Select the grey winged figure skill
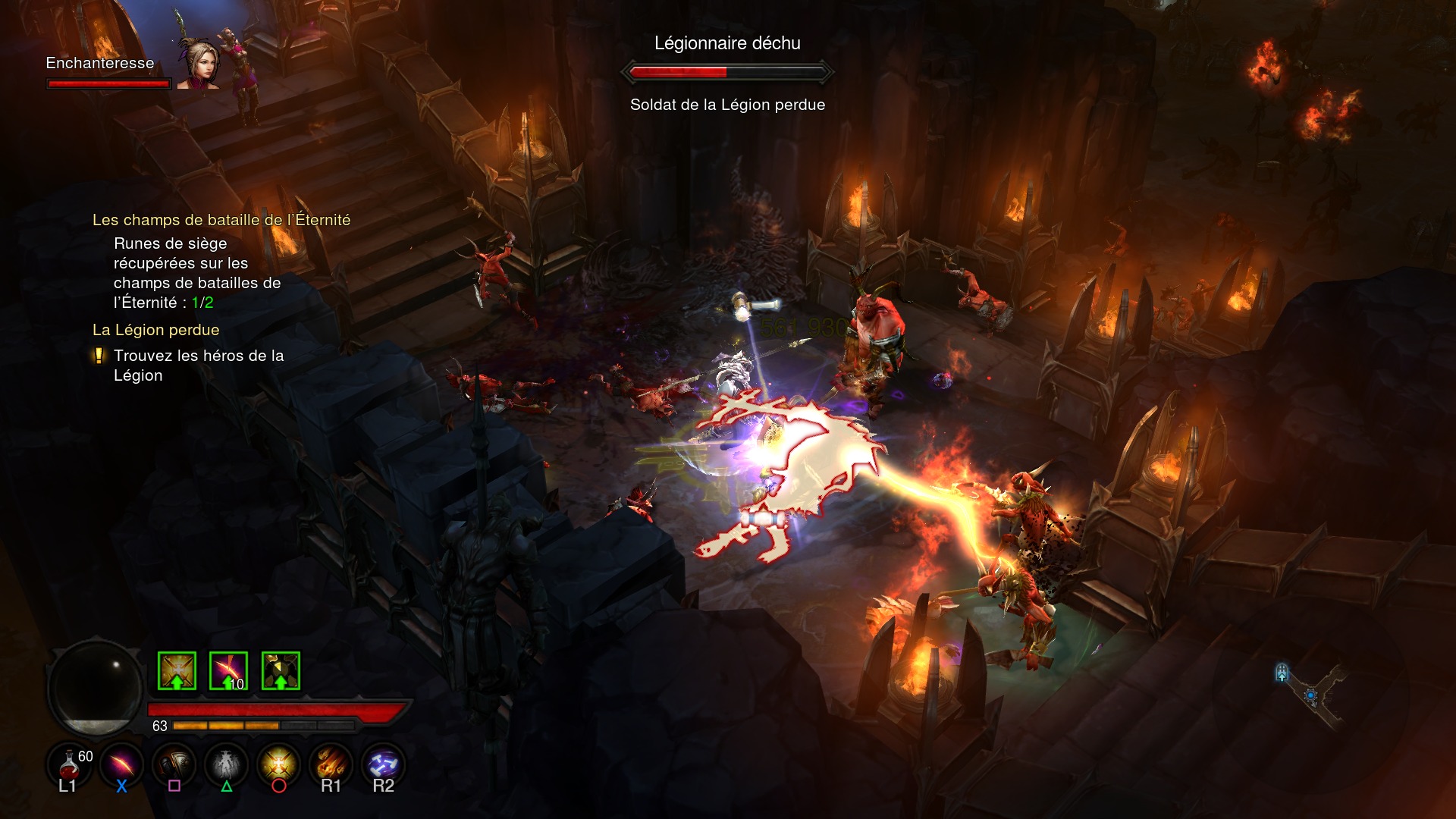 click(x=226, y=763)
